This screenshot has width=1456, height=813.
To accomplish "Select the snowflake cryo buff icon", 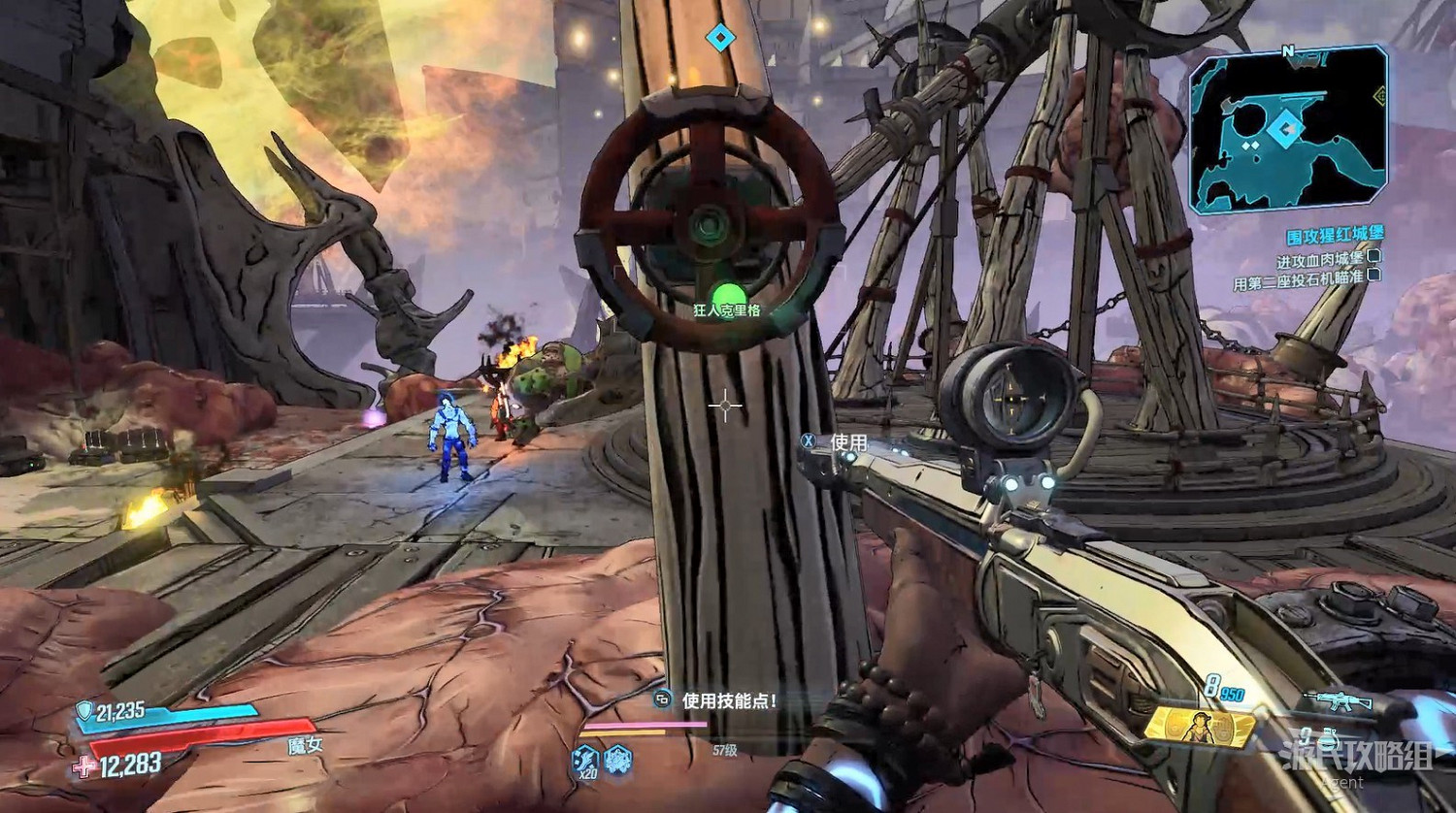I will (618, 759).
